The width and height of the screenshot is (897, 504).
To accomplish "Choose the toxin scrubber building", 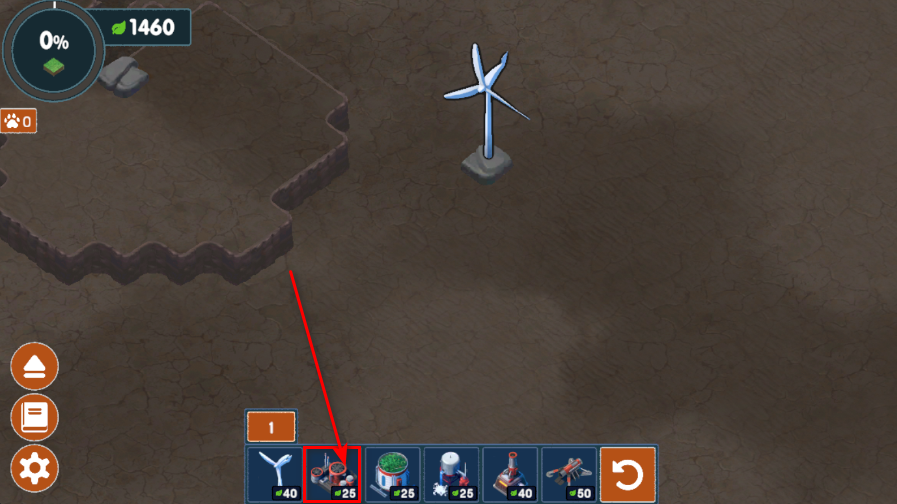I will coord(333,474).
